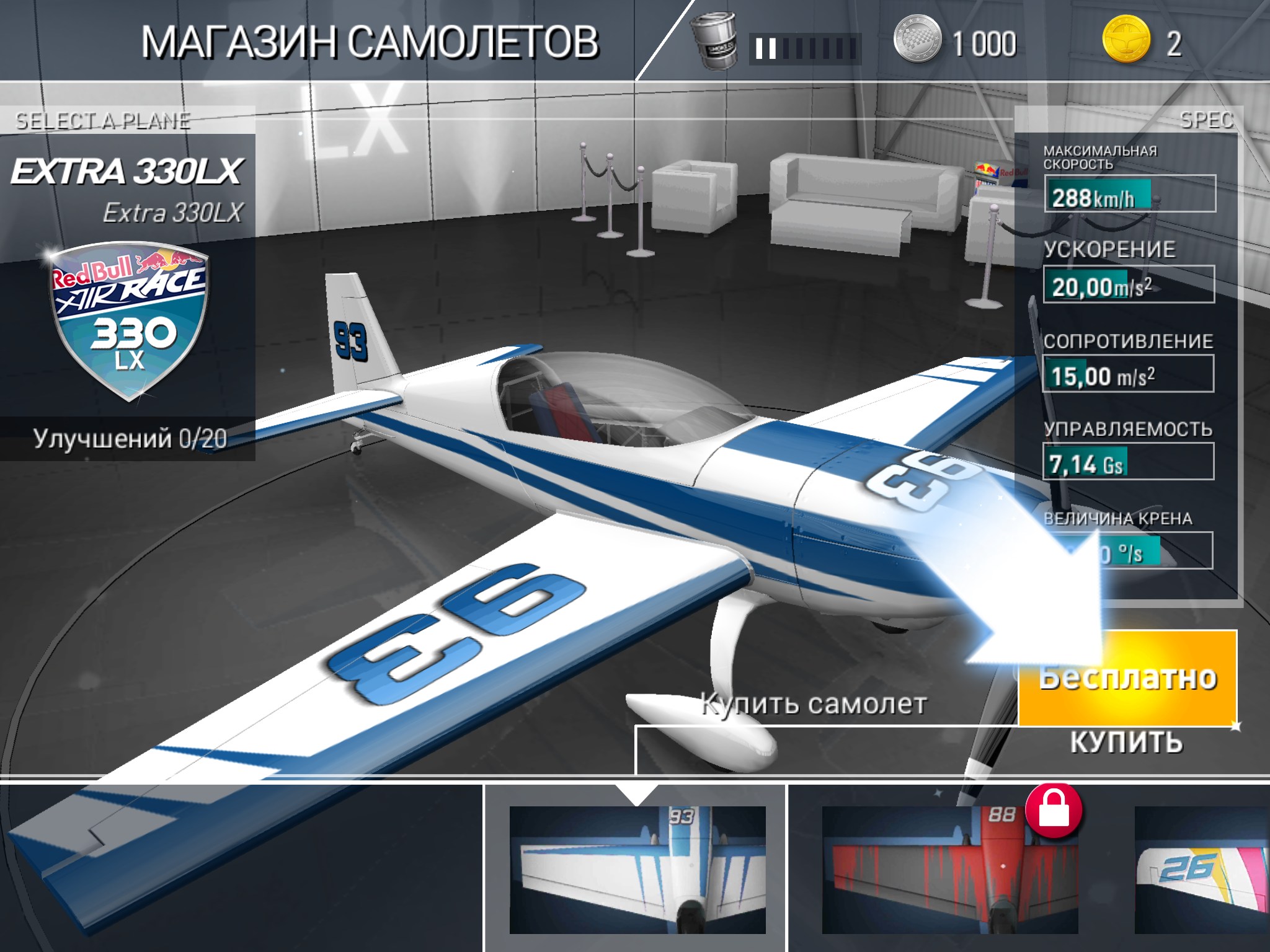The height and width of the screenshot is (952, 1270).
Task: Pick the number 26 plane thumbnail
Action: point(1202,869)
